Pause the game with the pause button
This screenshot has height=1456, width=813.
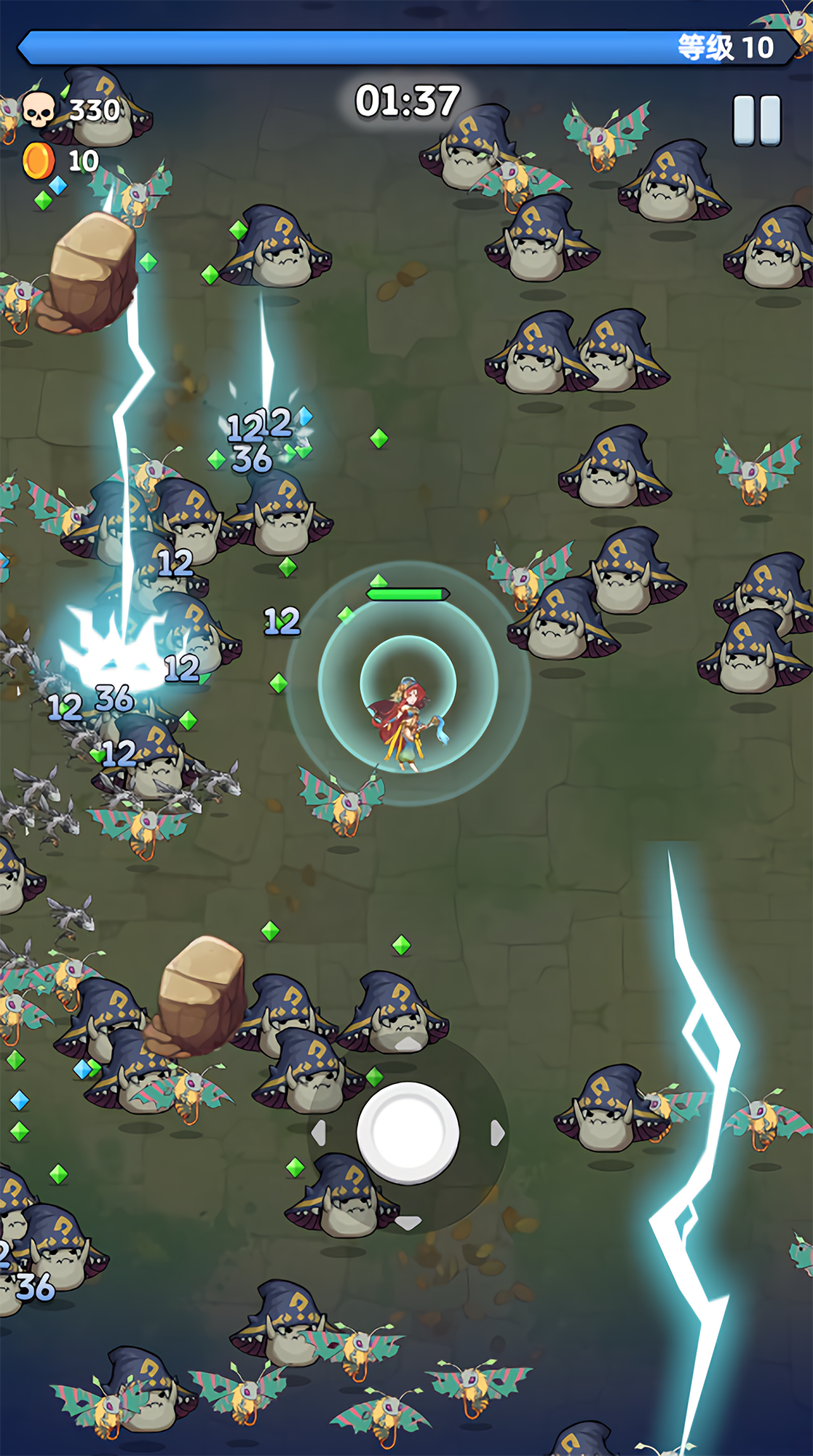757,120
